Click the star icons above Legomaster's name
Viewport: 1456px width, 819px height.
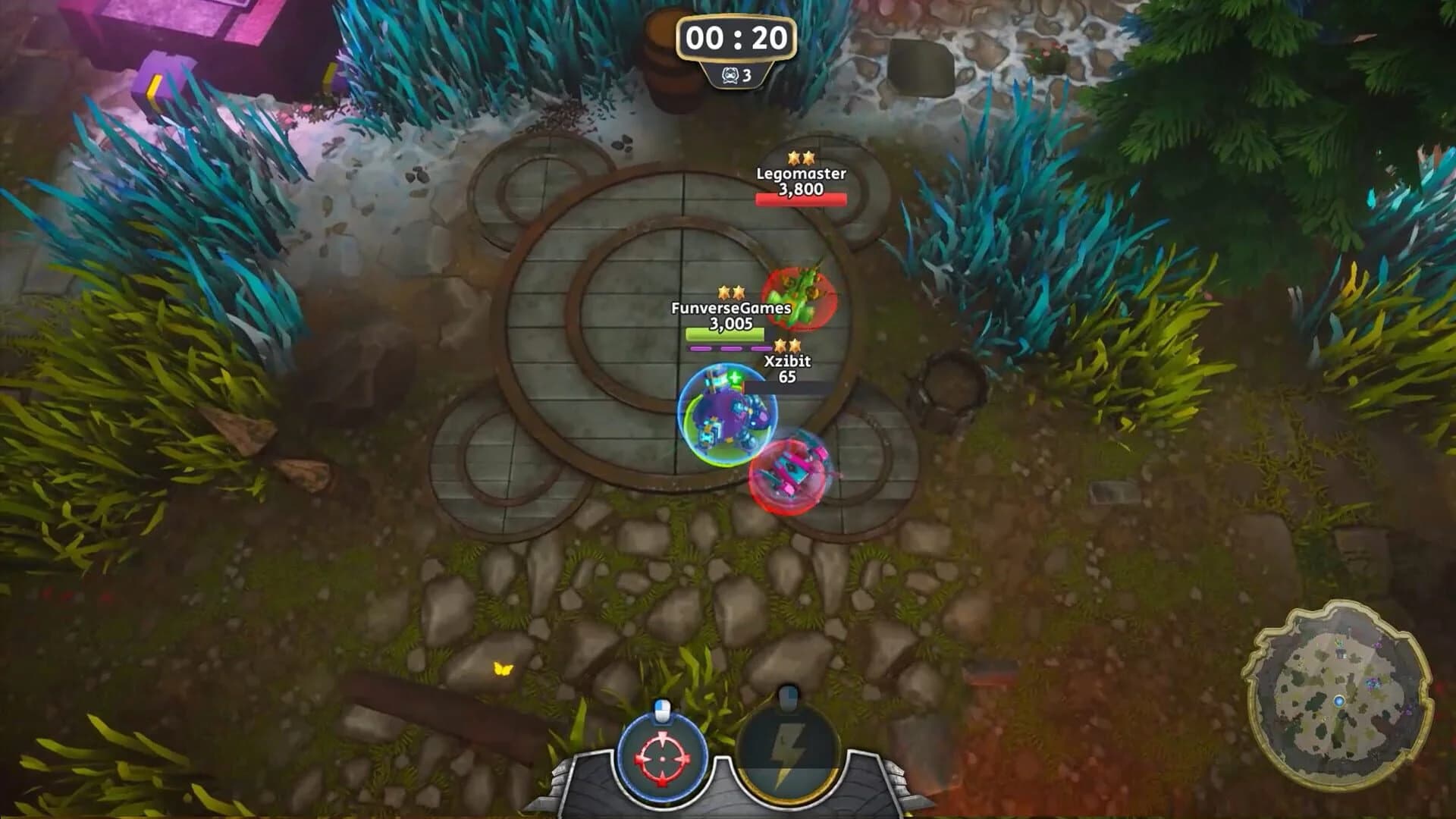pyautogui.click(x=802, y=158)
